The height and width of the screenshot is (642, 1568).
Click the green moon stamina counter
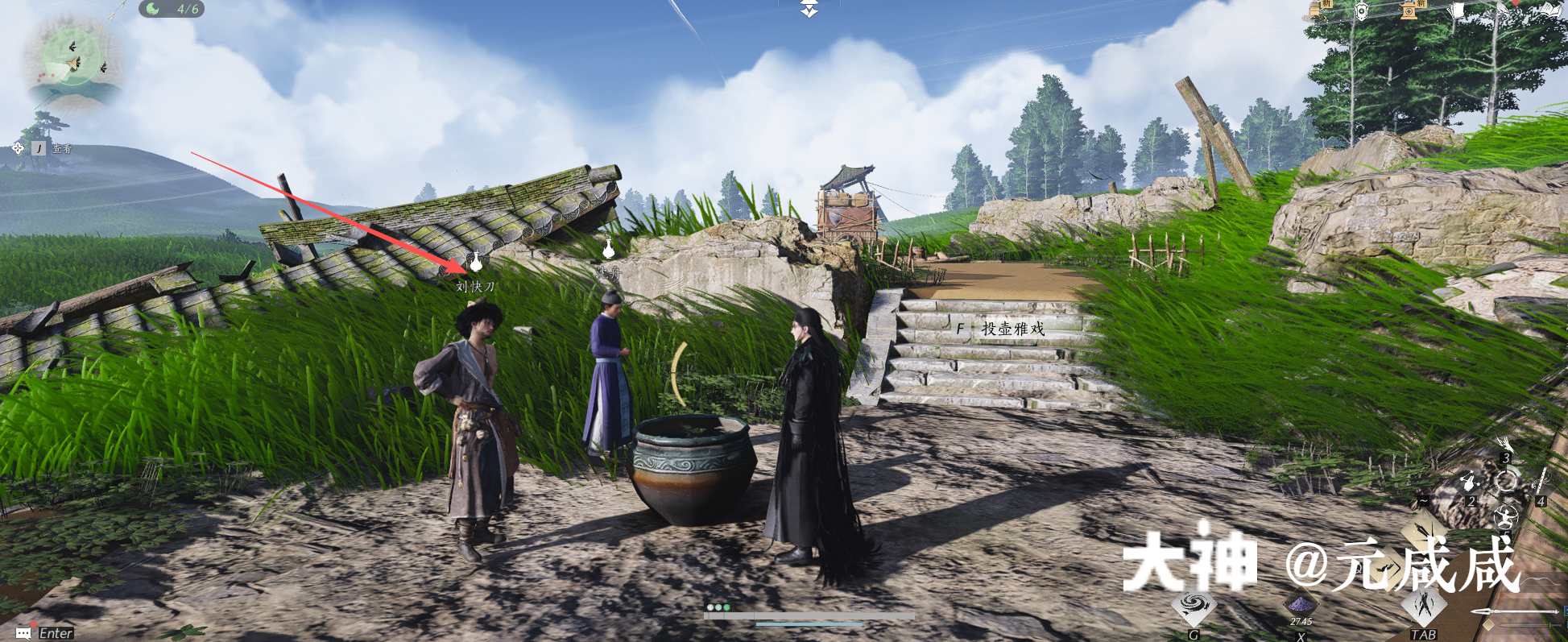172,9
